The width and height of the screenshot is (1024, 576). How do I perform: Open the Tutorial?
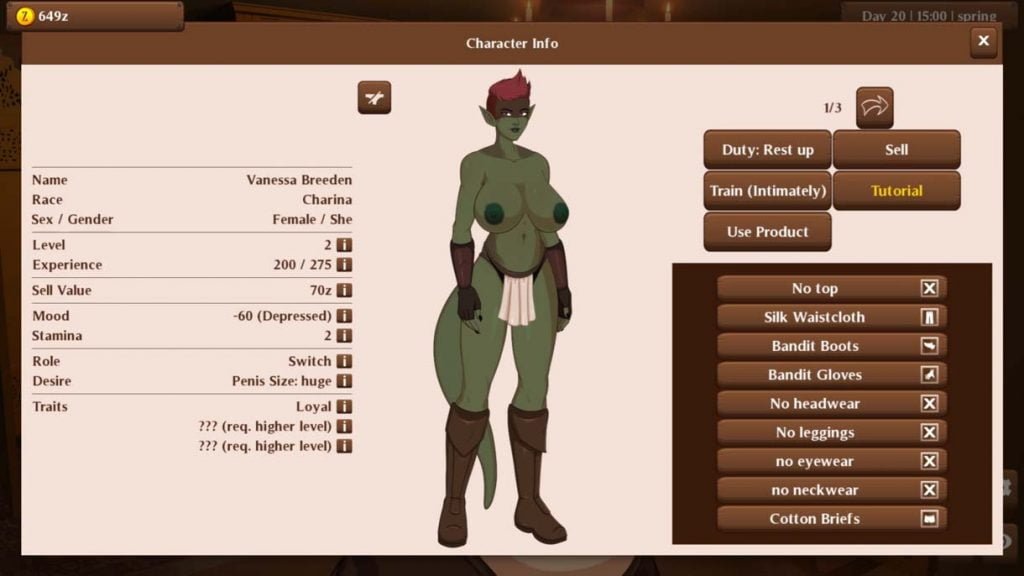896,191
